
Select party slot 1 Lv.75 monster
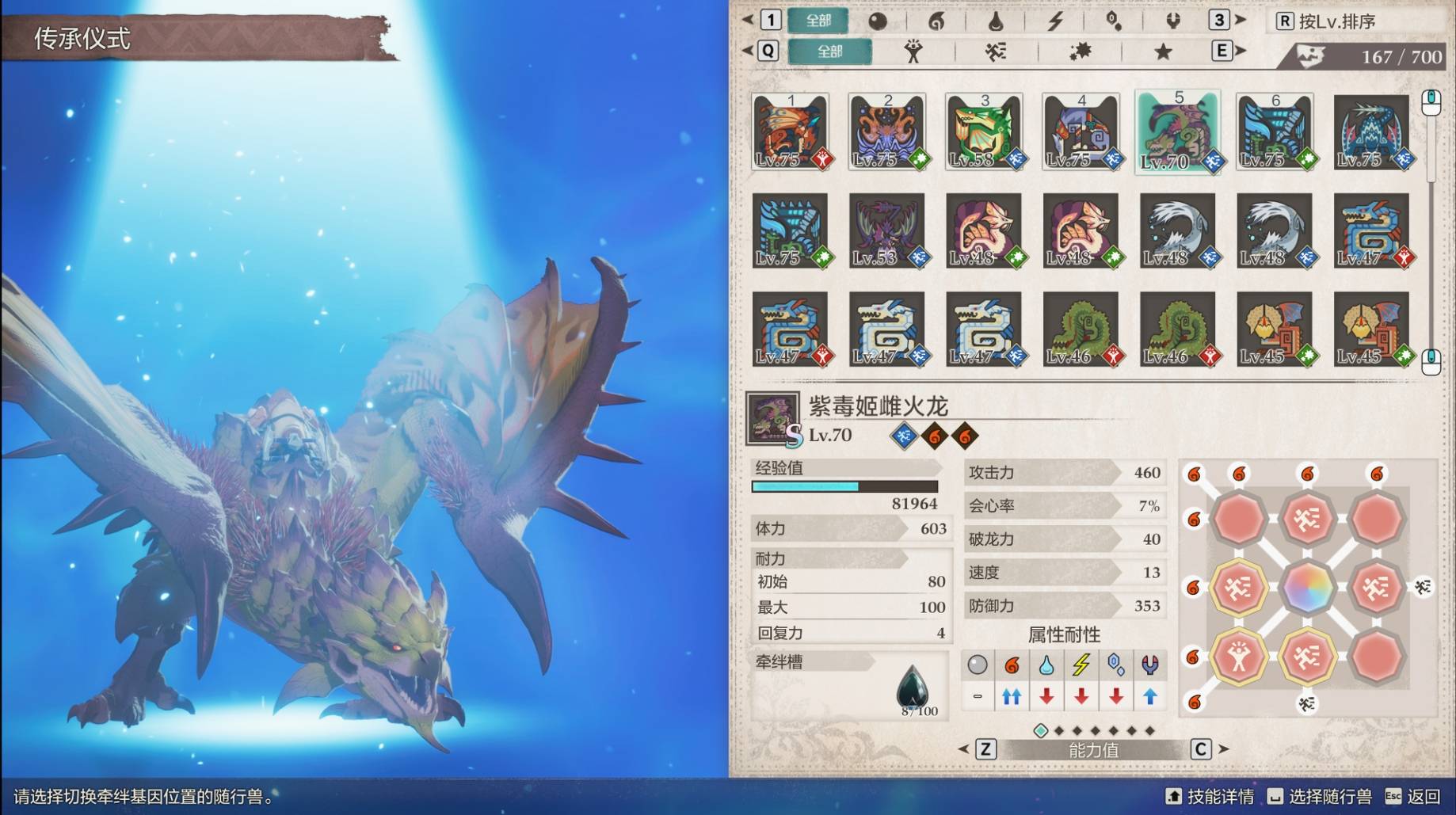pos(791,131)
